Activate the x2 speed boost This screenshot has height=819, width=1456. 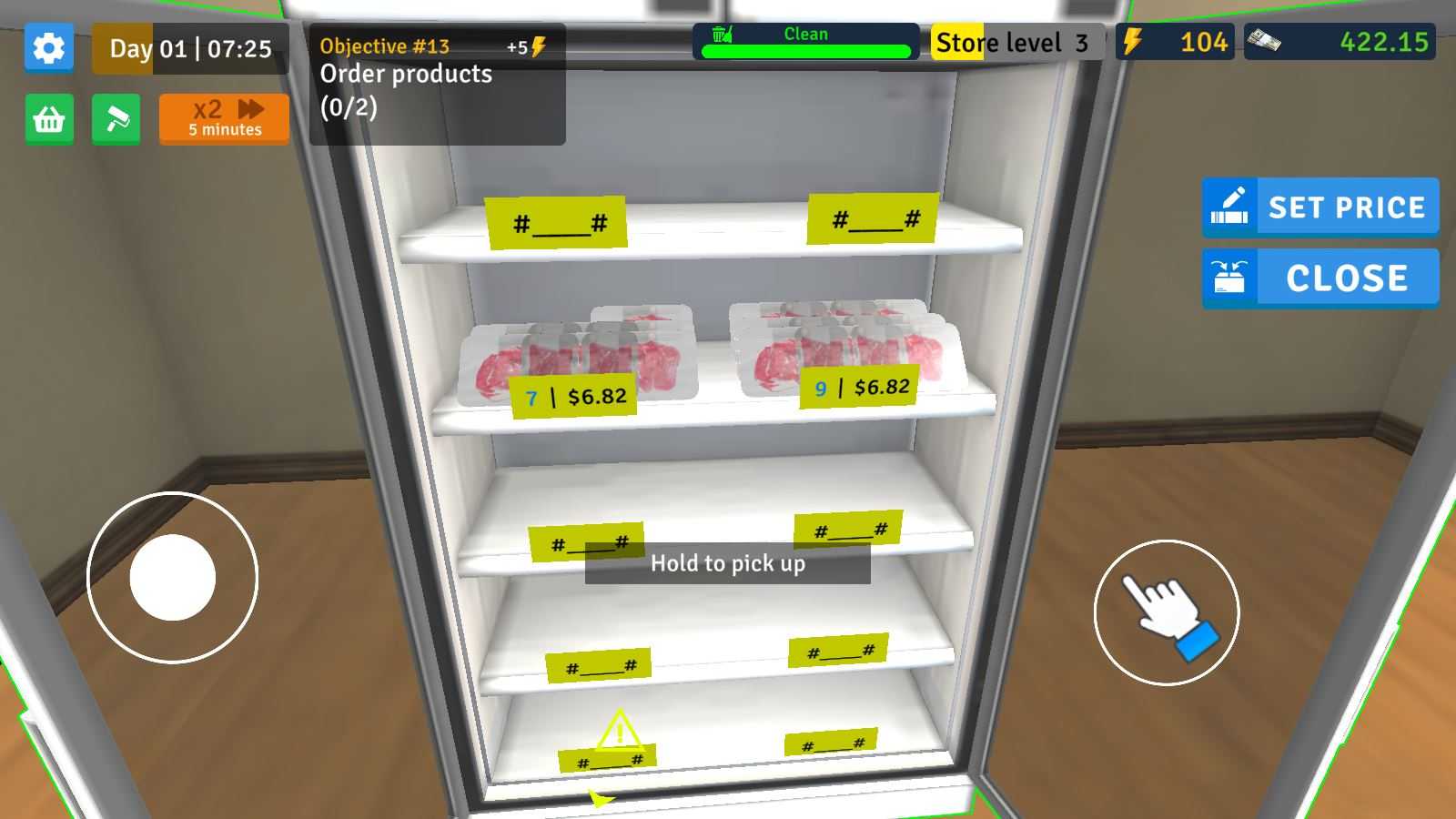[x=224, y=119]
